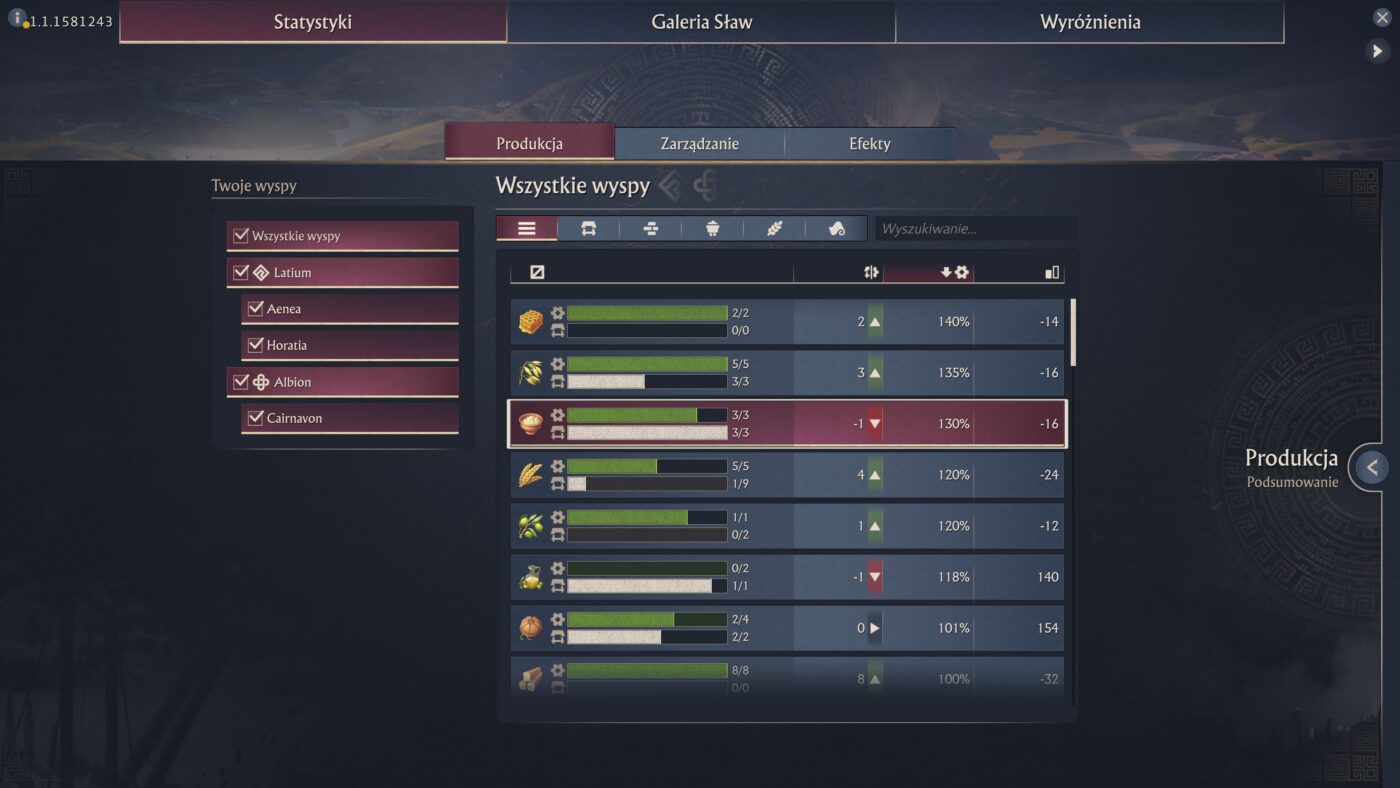Image resolution: width=1400 pixels, height=788 pixels.
Task: Select the all-goods list filter button
Action: point(527,229)
